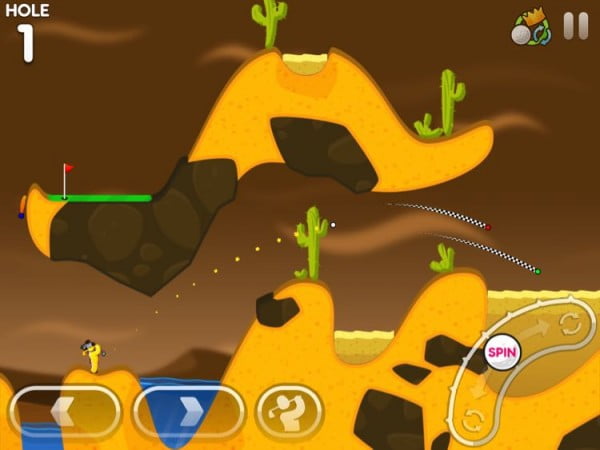600x450 pixels.
Task: Open the crown and golf ball icon
Action: point(531,29)
